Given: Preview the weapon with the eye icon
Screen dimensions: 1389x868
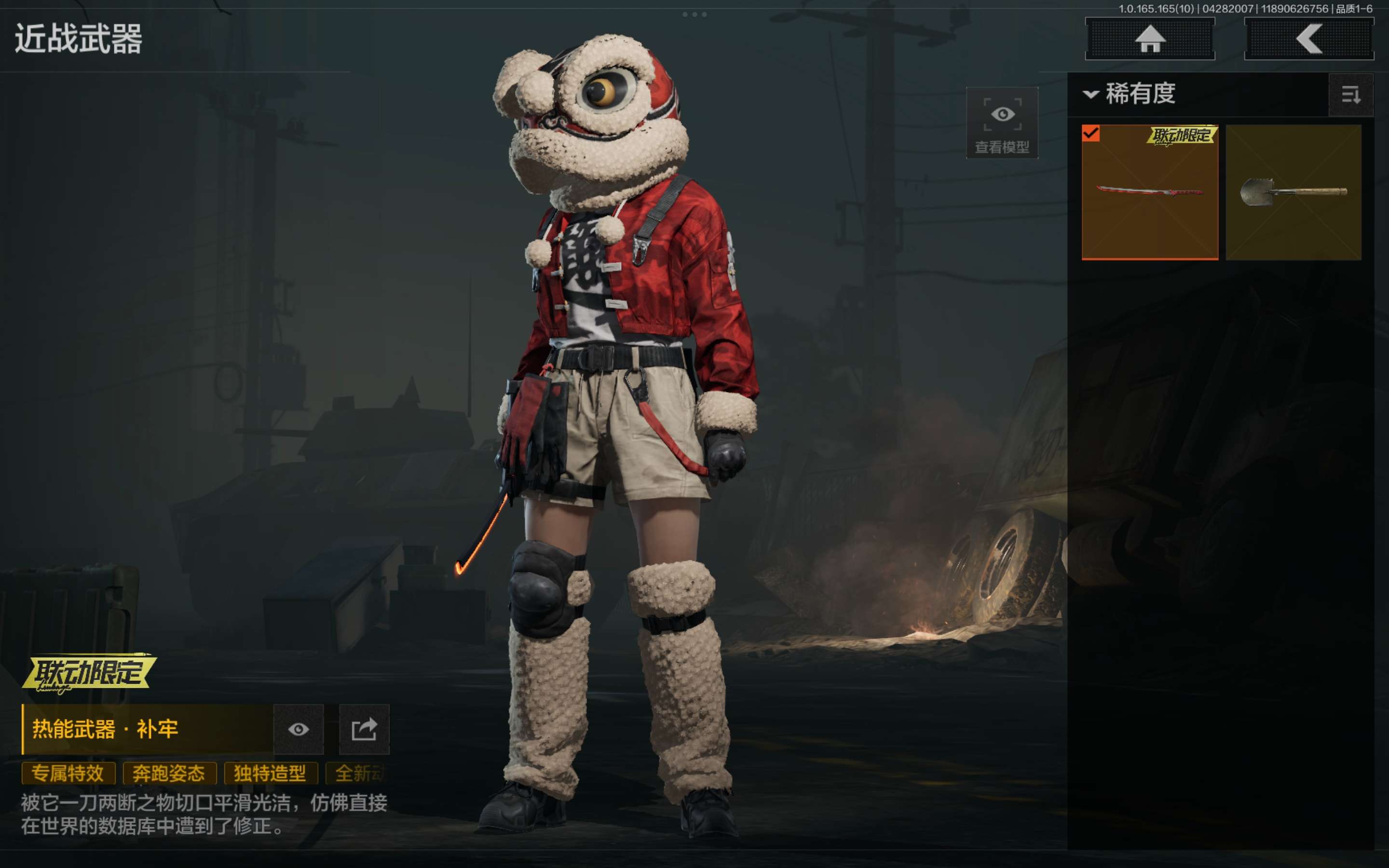Looking at the screenshot, I should pyautogui.click(x=299, y=729).
